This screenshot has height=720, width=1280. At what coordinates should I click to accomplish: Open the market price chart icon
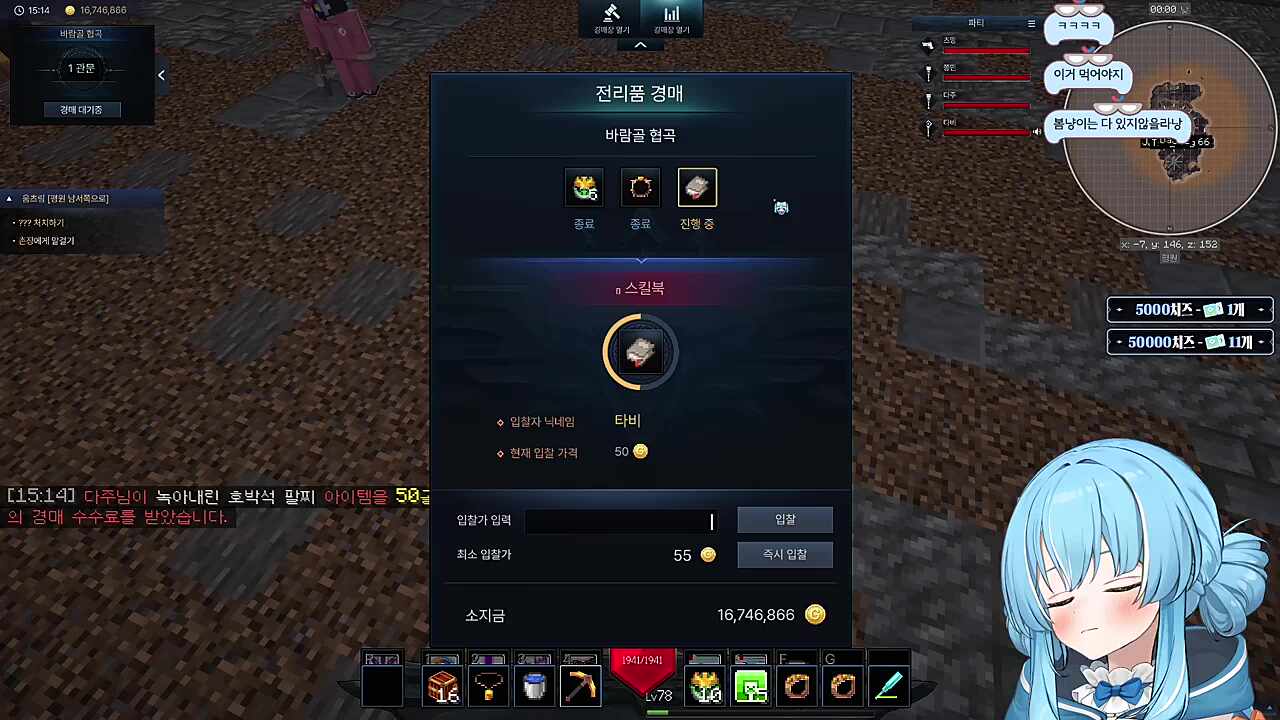tap(671, 14)
